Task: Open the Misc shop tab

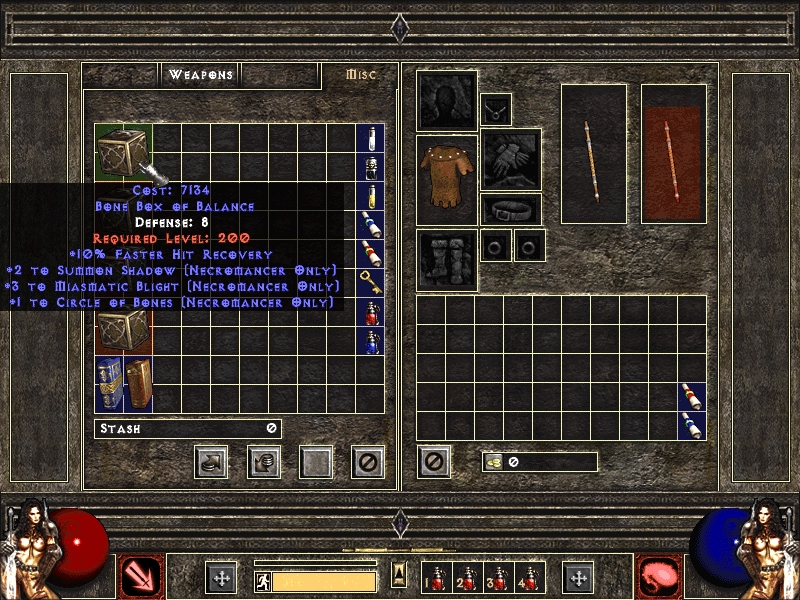Action: 359,75
